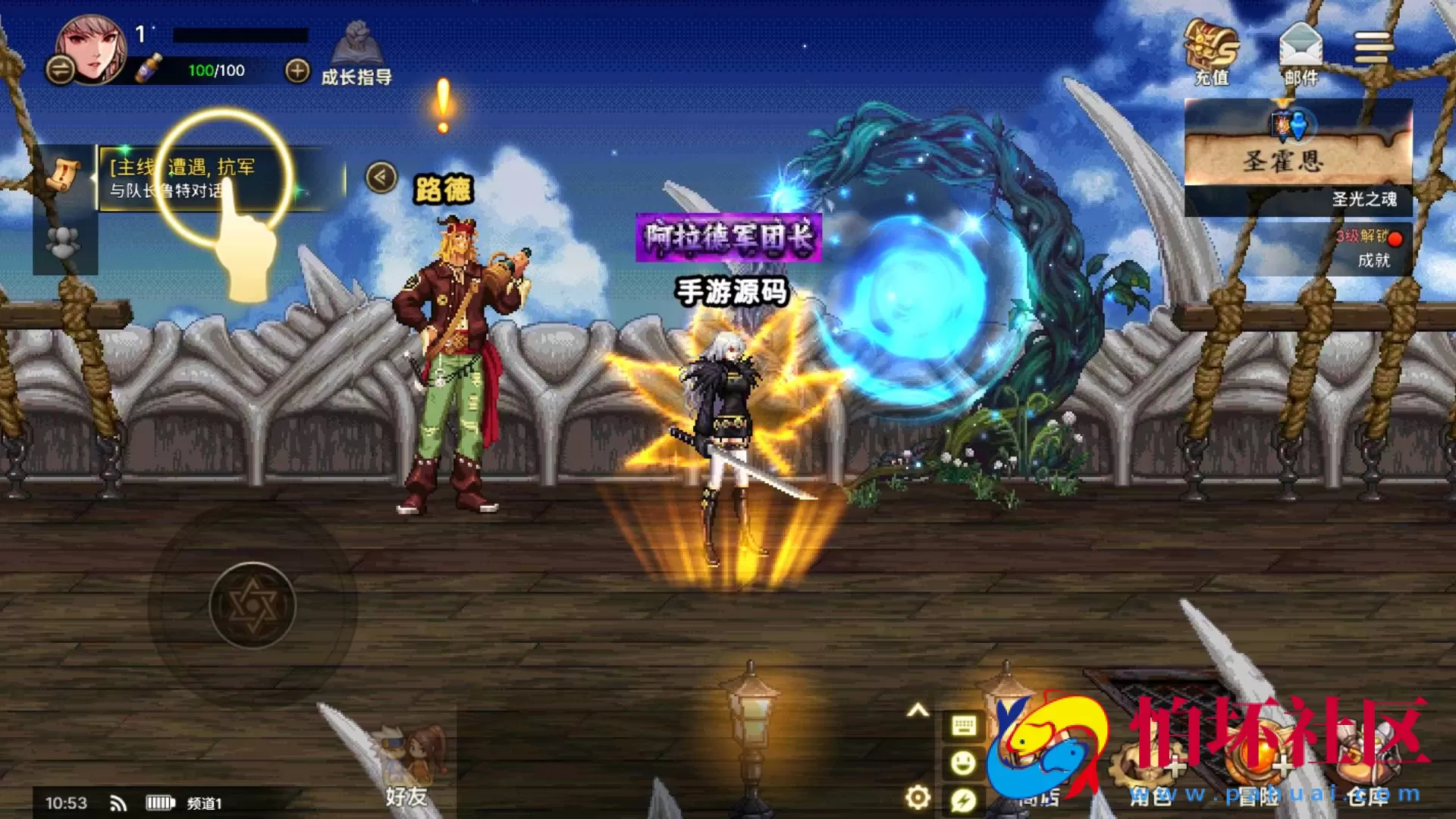Expand the chat panel with the up arrow

coord(918,711)
